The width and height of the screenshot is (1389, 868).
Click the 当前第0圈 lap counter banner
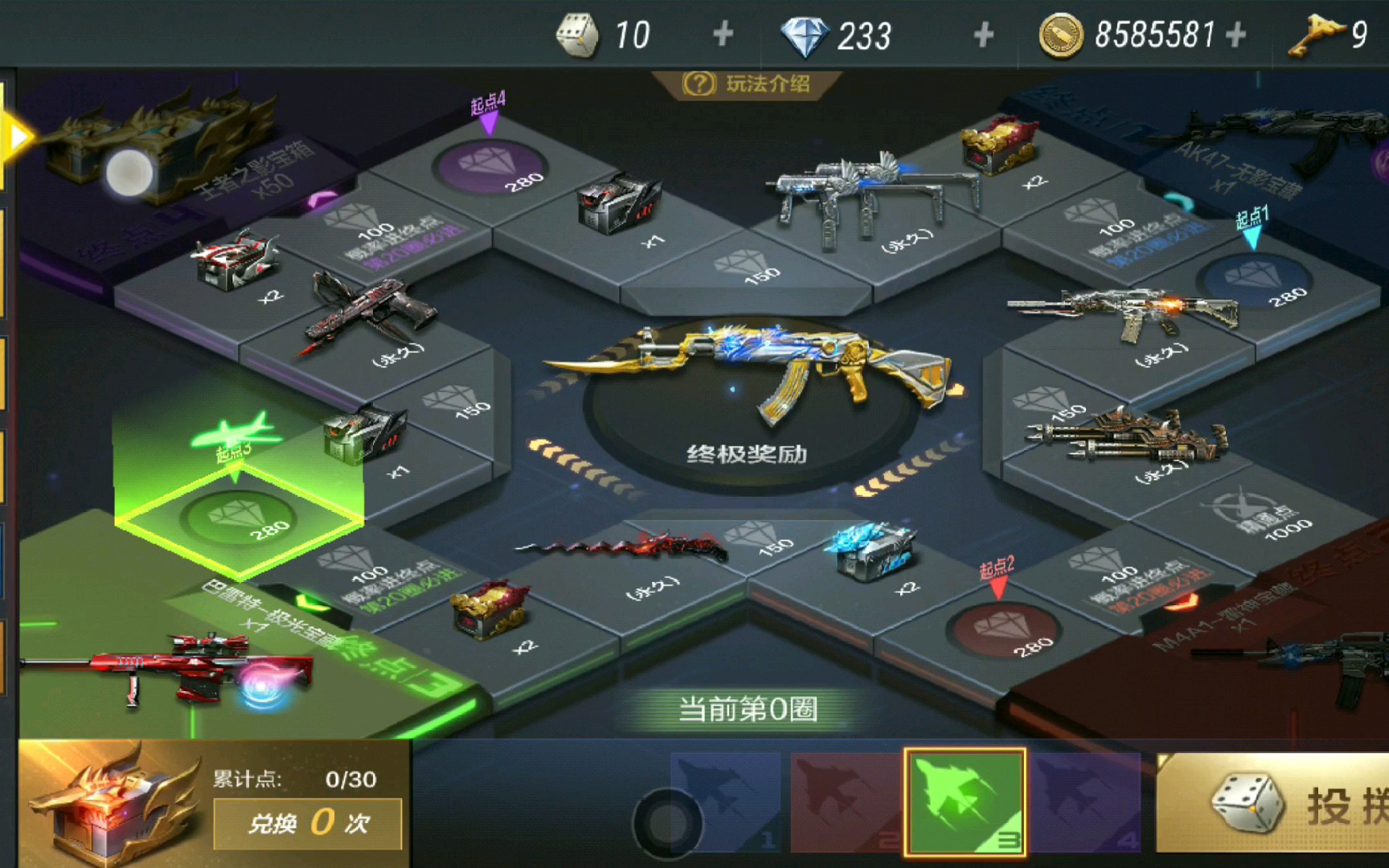748,709
